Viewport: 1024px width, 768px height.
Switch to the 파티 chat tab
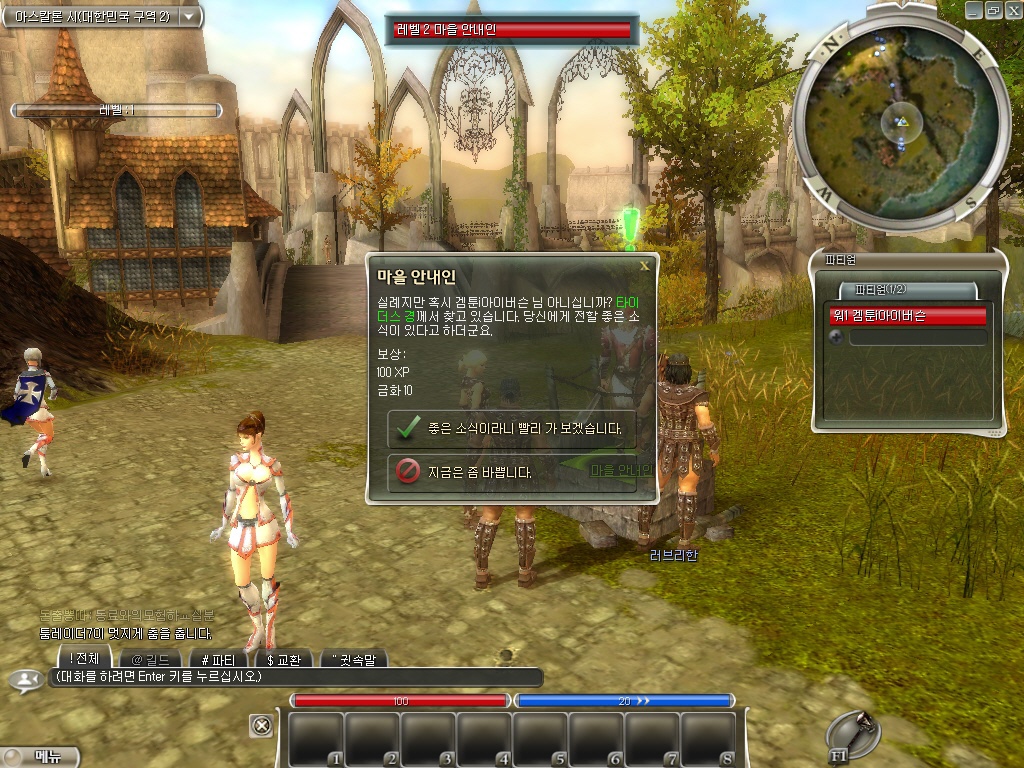point(217,659)
